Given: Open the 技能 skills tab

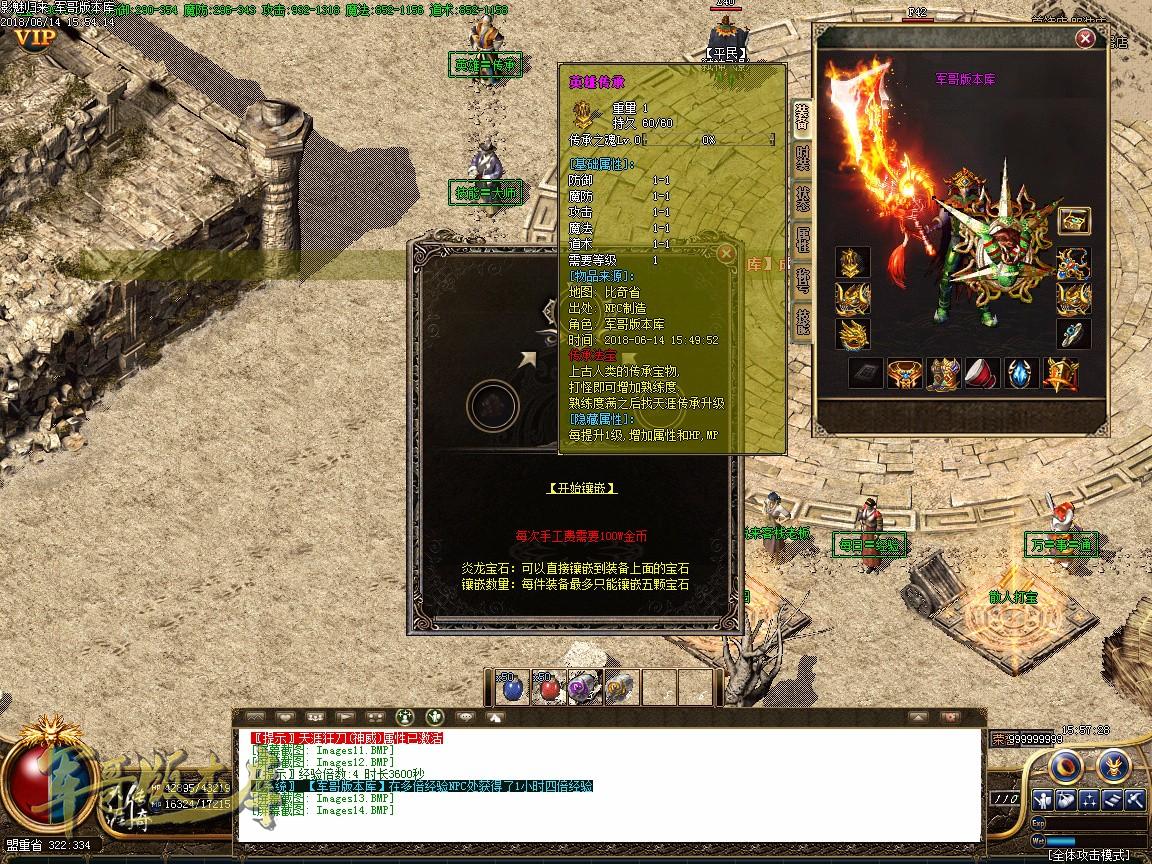Looking at the screenshot, I should click(x=802, y=320).
